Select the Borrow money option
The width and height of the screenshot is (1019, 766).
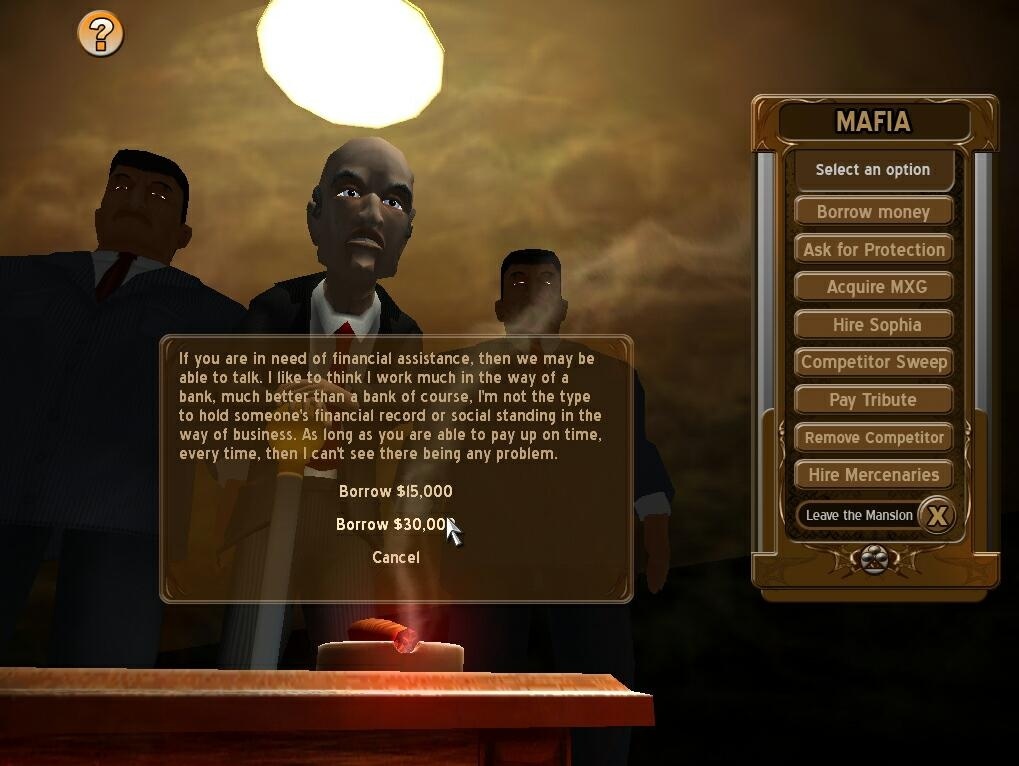pyautogui.click(x=873, y=212)
